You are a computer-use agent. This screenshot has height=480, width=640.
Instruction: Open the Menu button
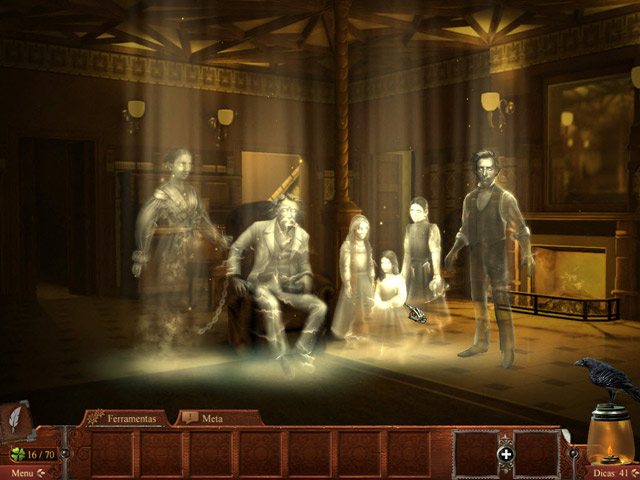(26, 472)
